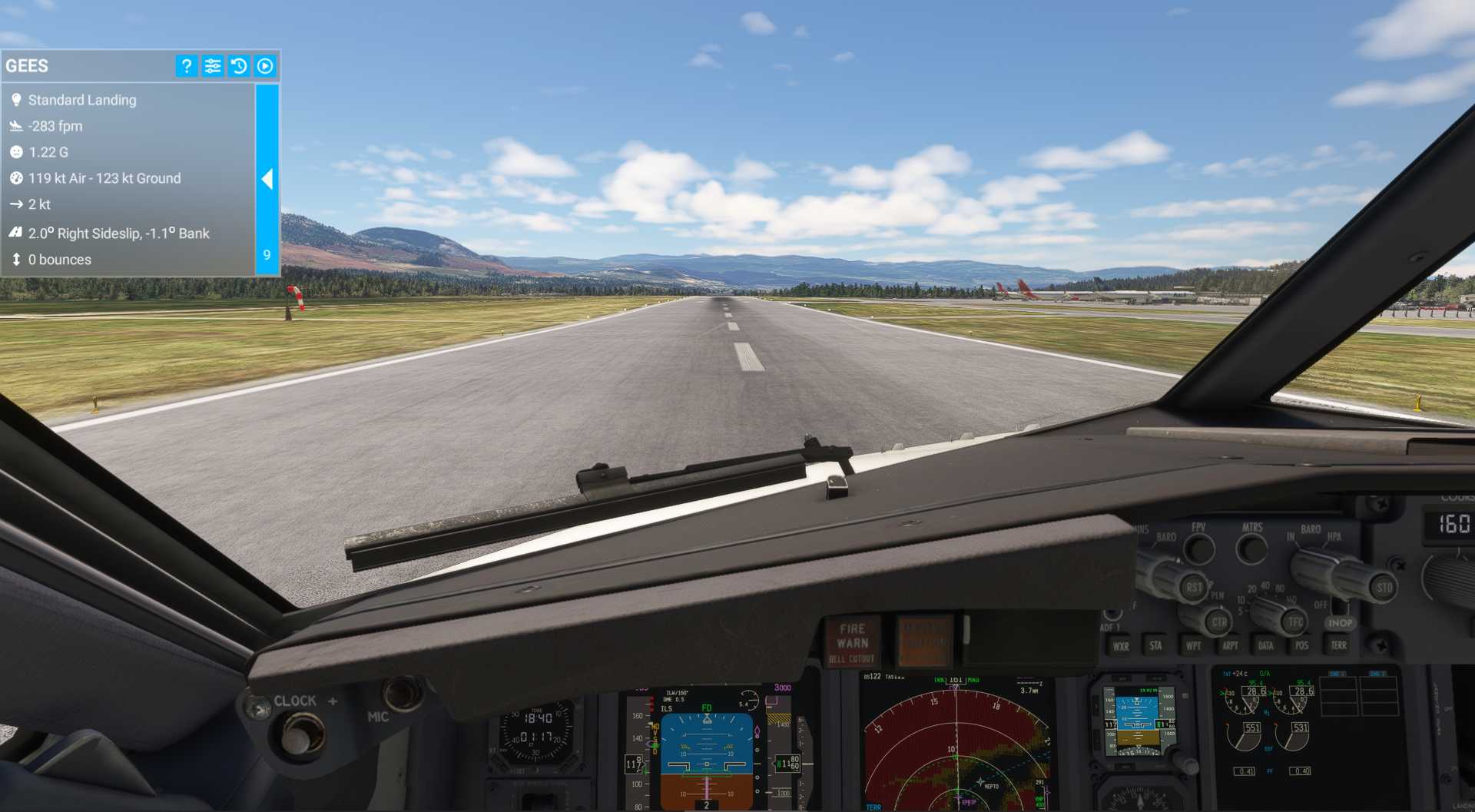Open the GEES settings icon
Screen dimensions: 1475x812
click(212, 66)
